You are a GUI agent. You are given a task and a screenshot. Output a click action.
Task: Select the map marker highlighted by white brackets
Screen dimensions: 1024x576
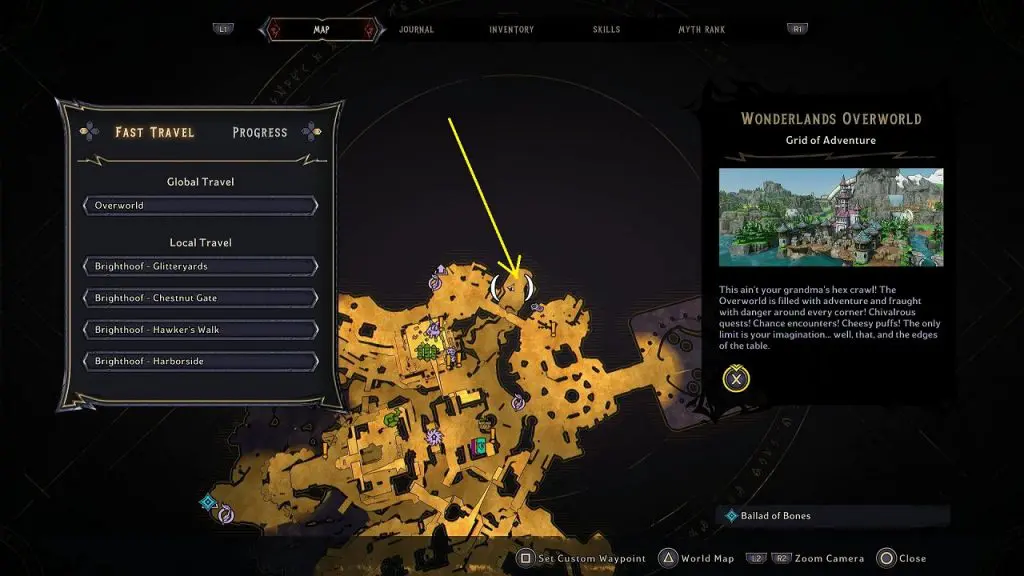(511, 288)
